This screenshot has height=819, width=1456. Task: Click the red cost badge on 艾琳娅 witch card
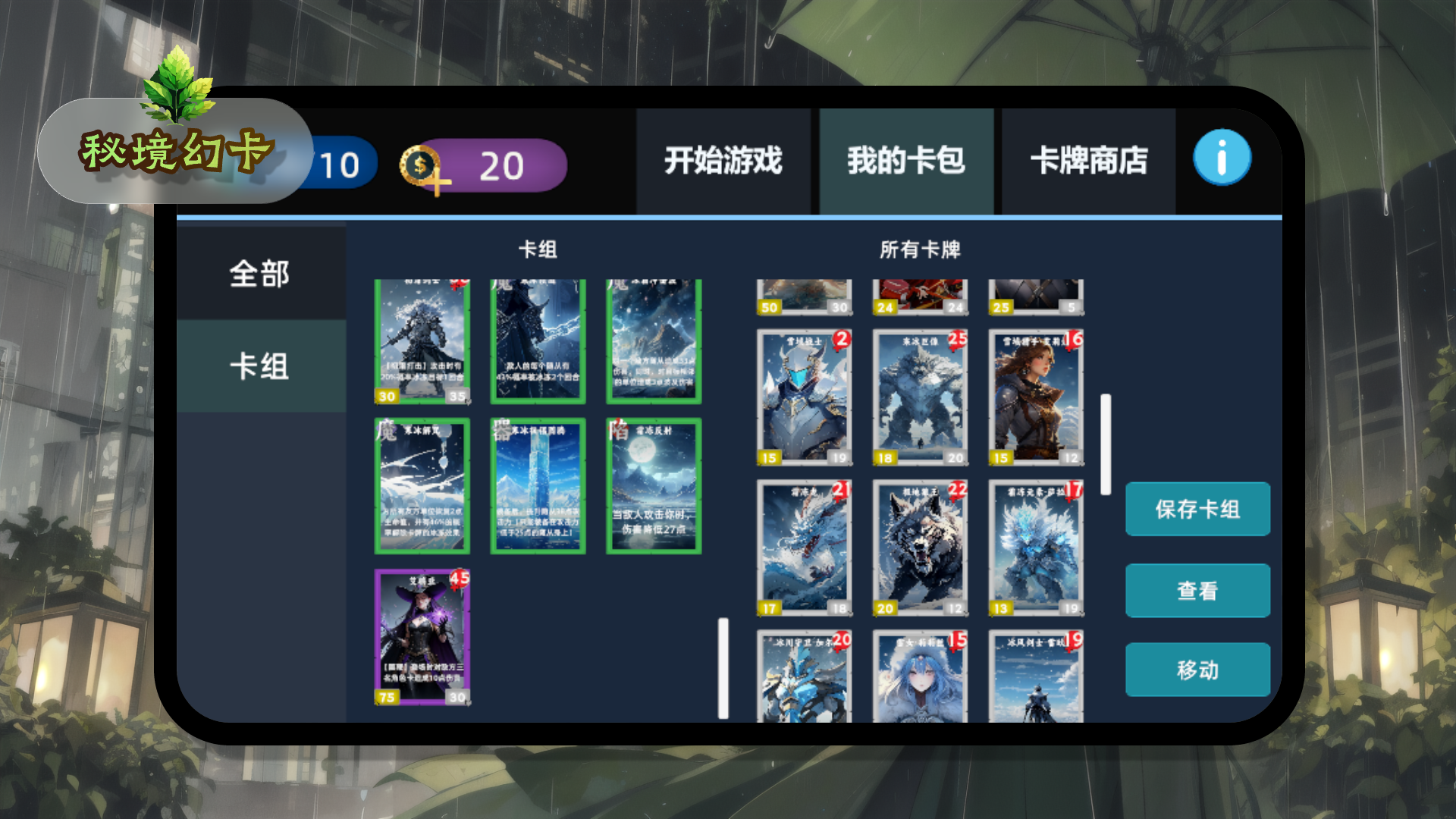coord(460,580)
